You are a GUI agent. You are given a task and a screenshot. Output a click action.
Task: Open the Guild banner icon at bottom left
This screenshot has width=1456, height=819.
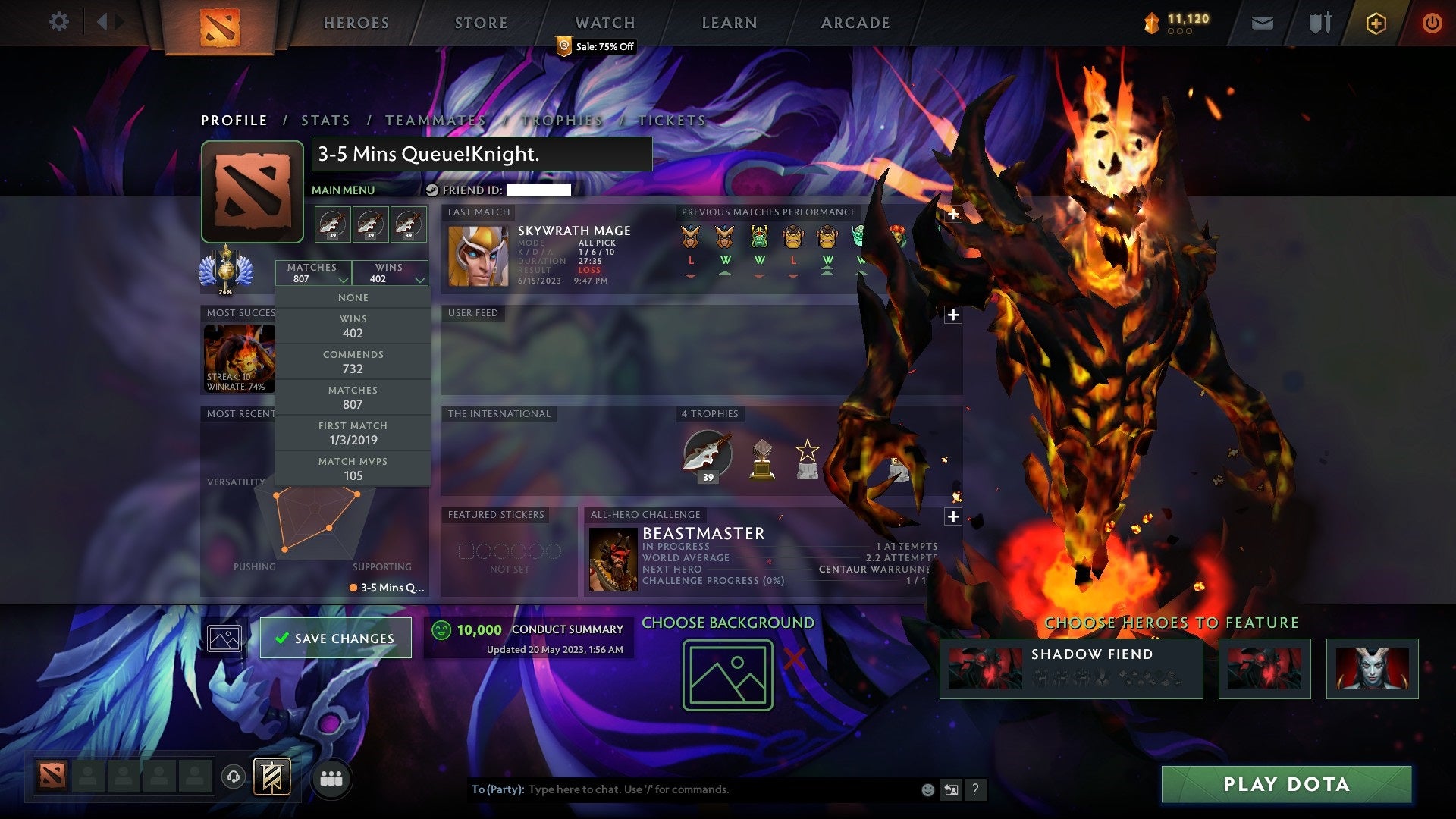point(273,777)
